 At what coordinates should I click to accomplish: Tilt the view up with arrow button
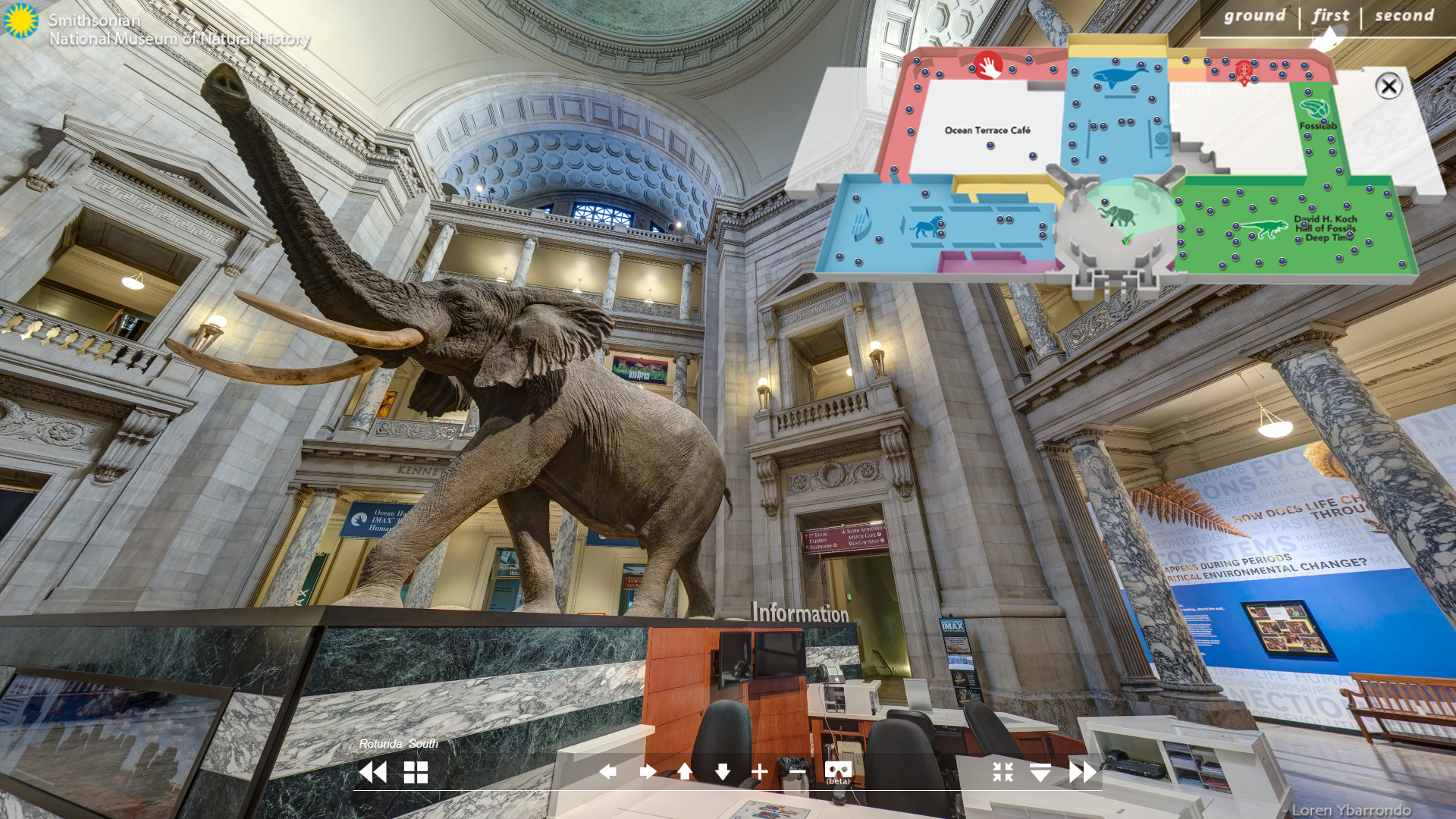pyautogui.click(x=685, y=772)
